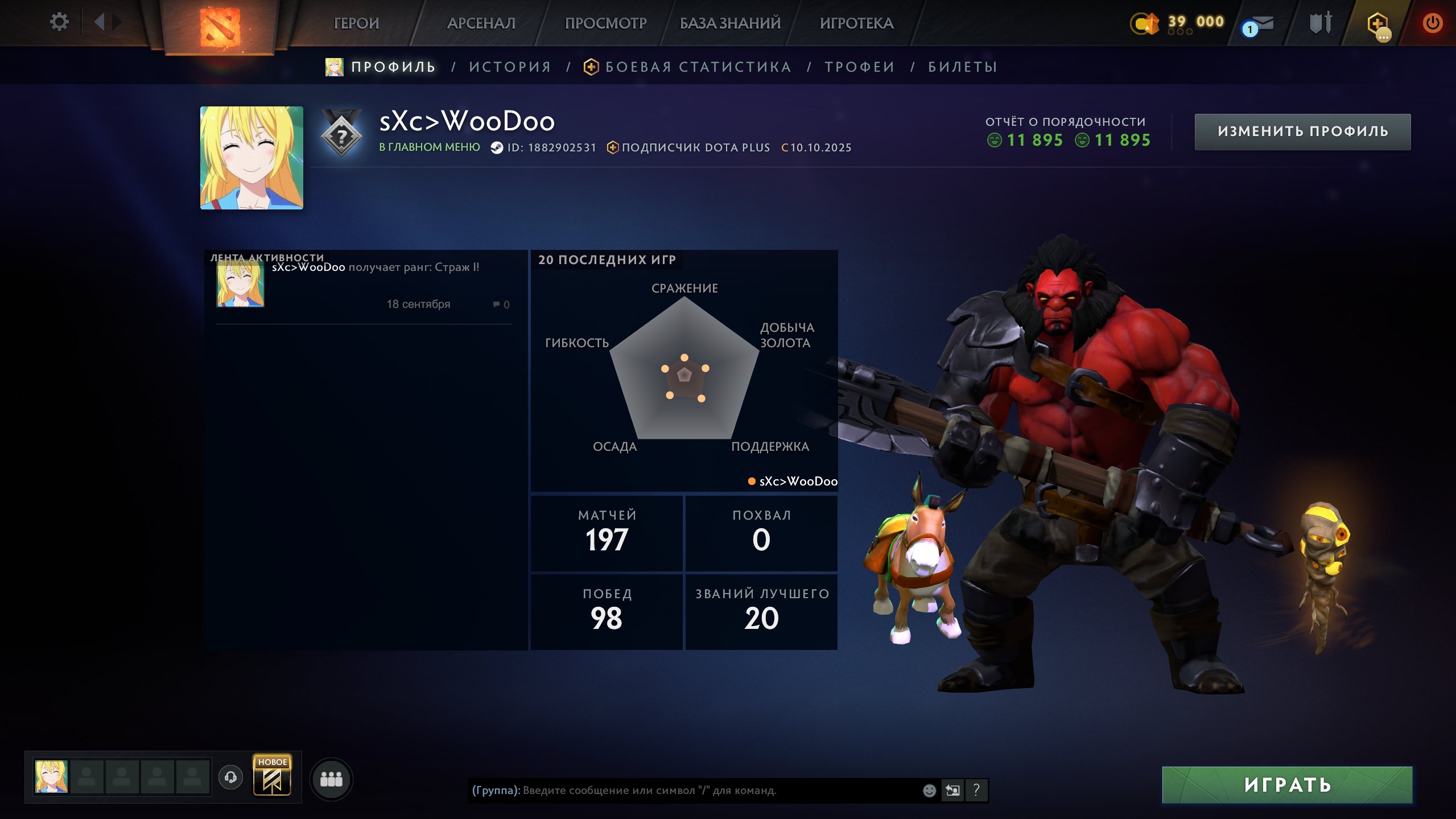Open the ГЕРОИ menu
This screenshot has width=1456, height=819.
coord(356,23)
